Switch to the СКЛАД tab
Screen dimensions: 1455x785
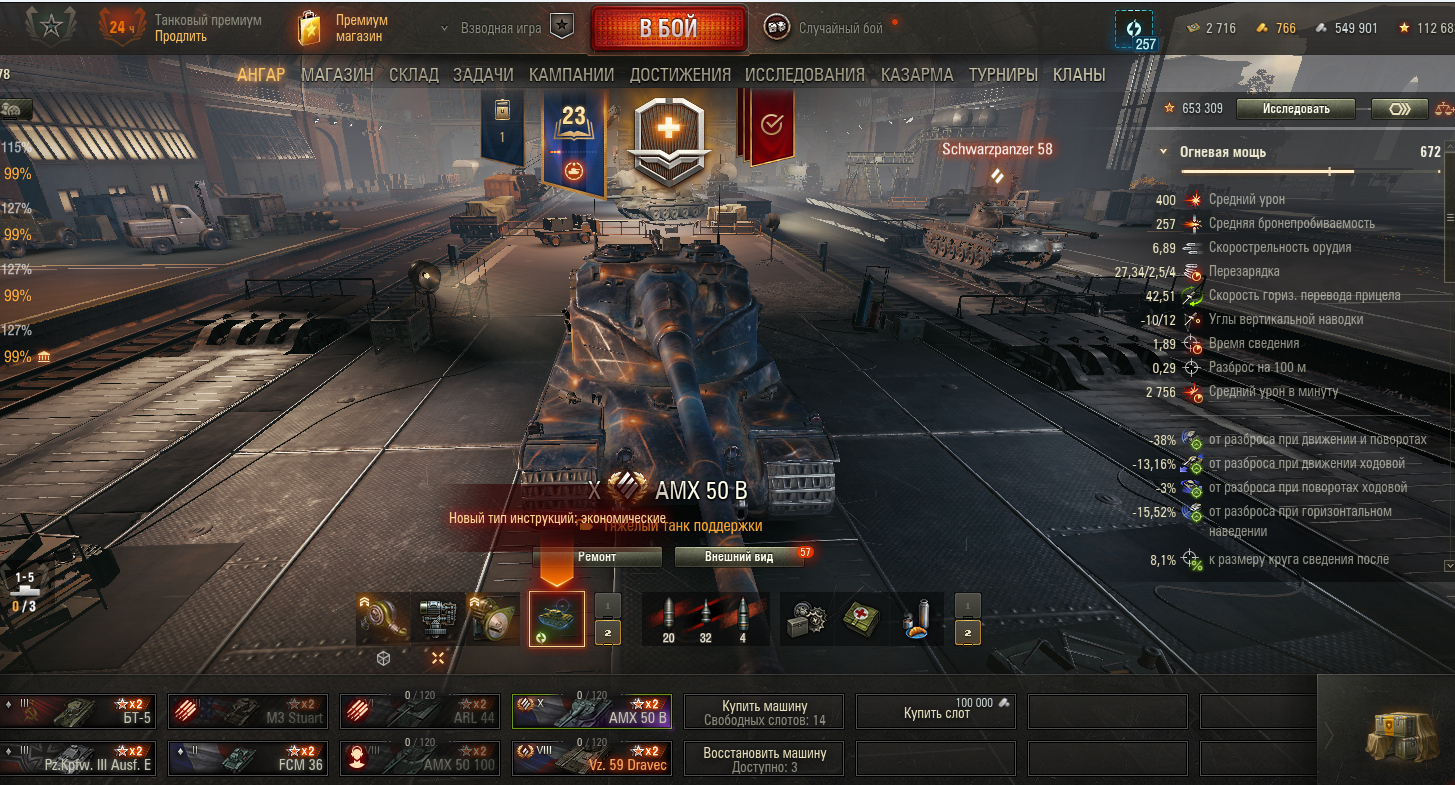point(413,75)
